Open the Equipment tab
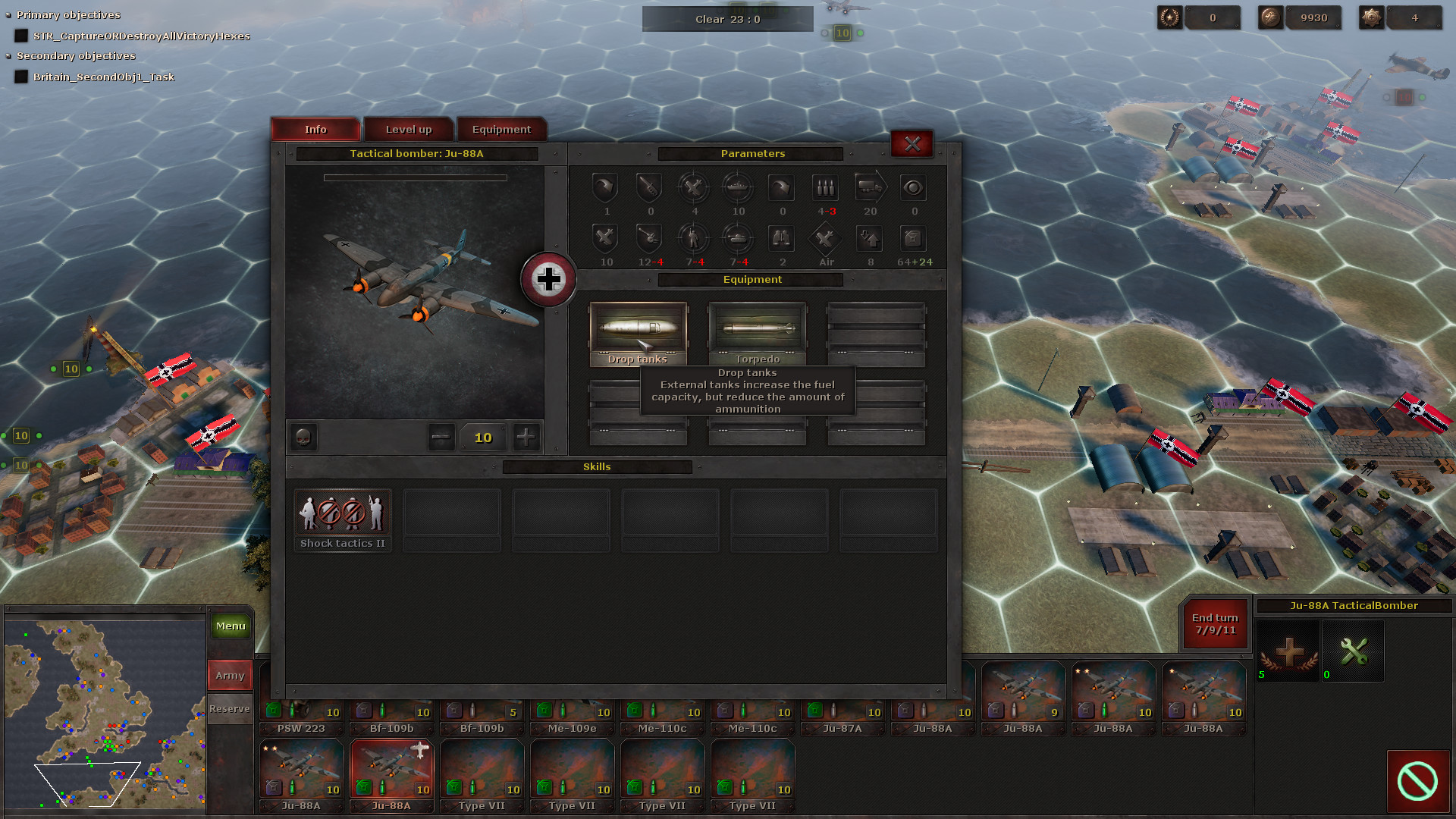This screenshot has height=819, width=1456. point(501,129)
